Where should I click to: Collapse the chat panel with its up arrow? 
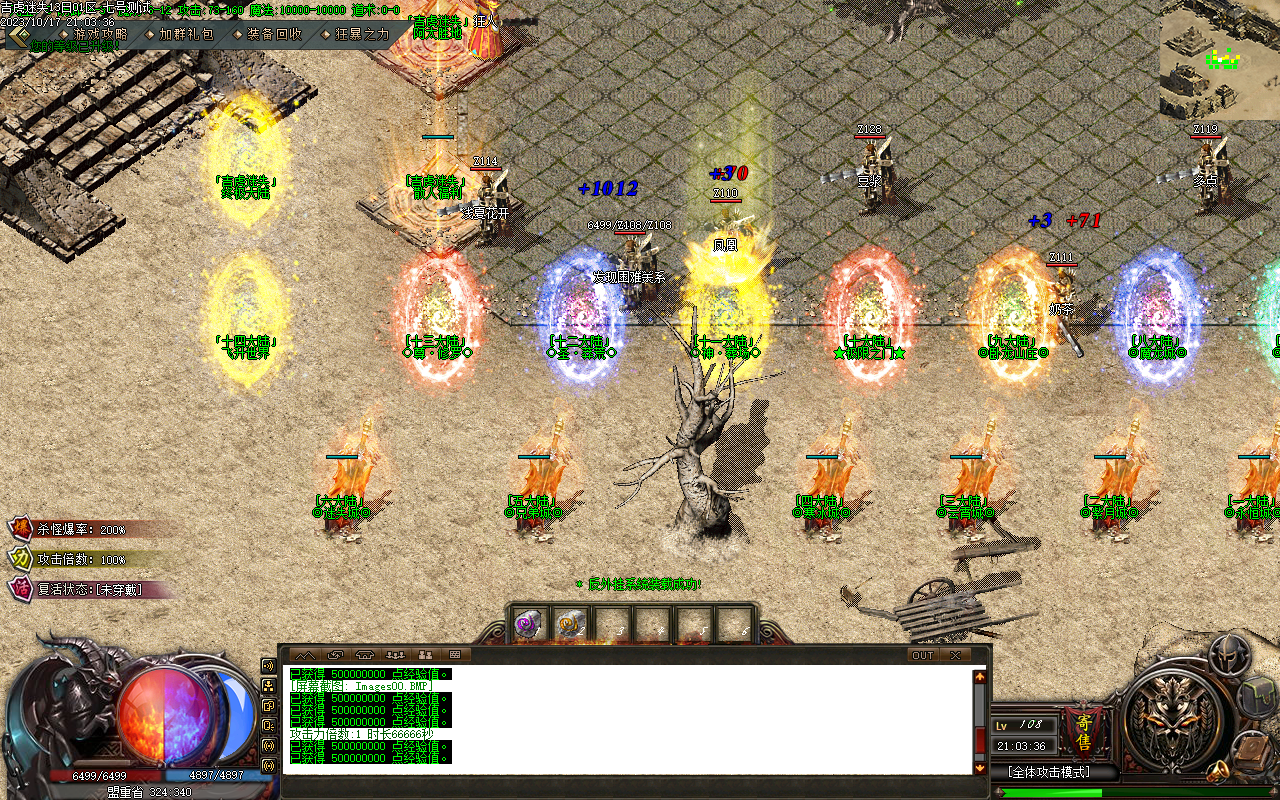978,675
